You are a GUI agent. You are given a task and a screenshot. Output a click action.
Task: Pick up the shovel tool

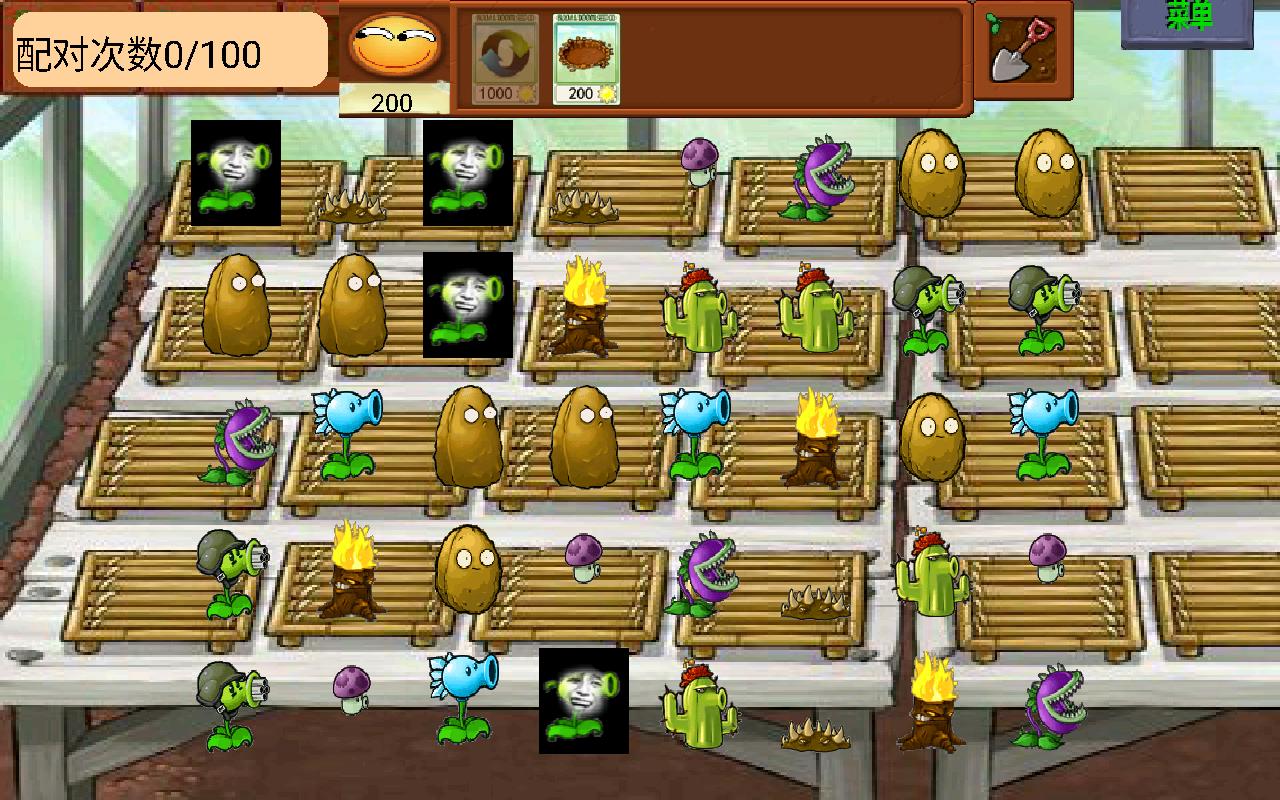pyautogui.click(x=1021, y=50)
